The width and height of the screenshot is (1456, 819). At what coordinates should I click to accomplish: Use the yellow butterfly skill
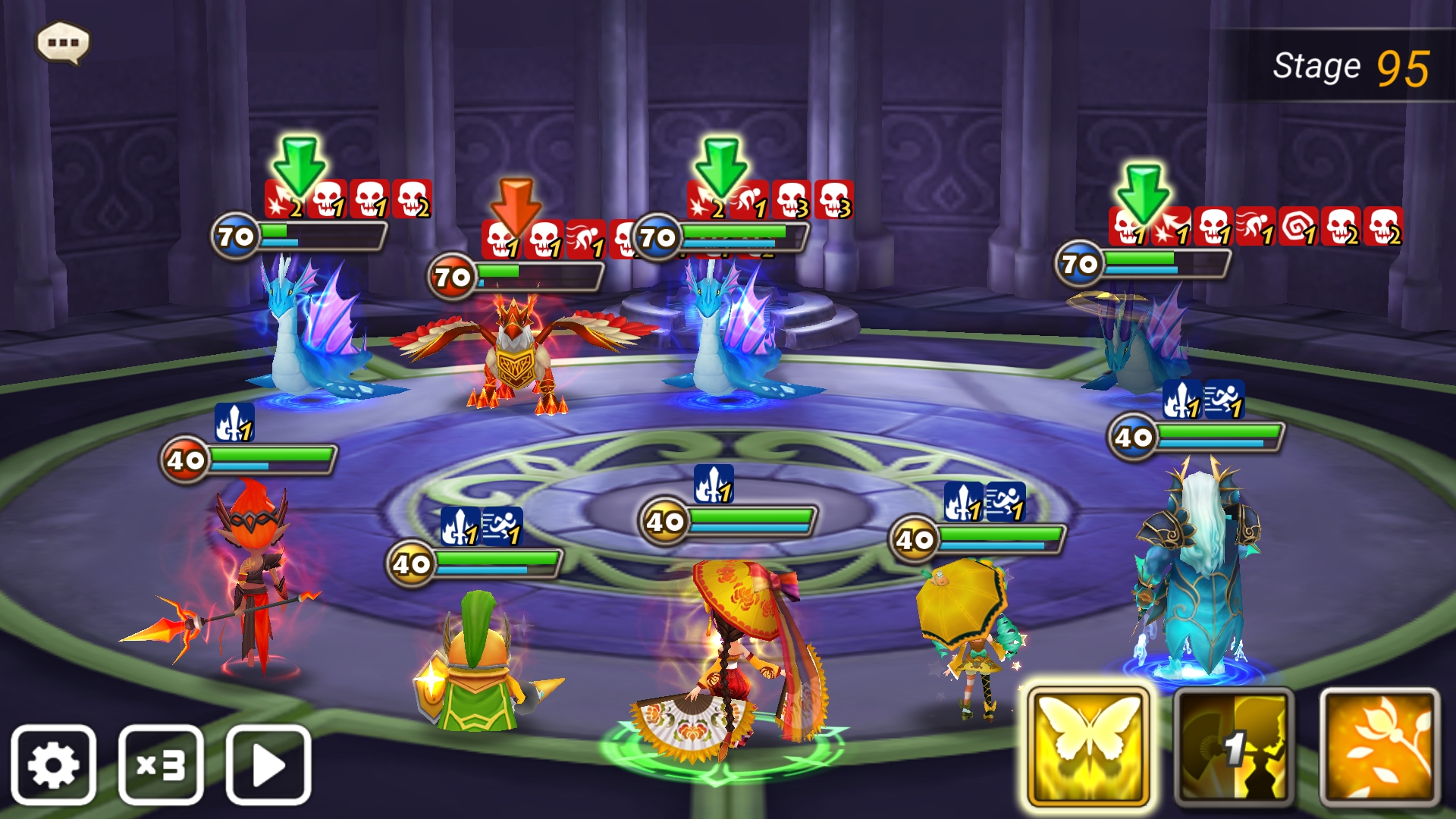[x=1088, y=747]
